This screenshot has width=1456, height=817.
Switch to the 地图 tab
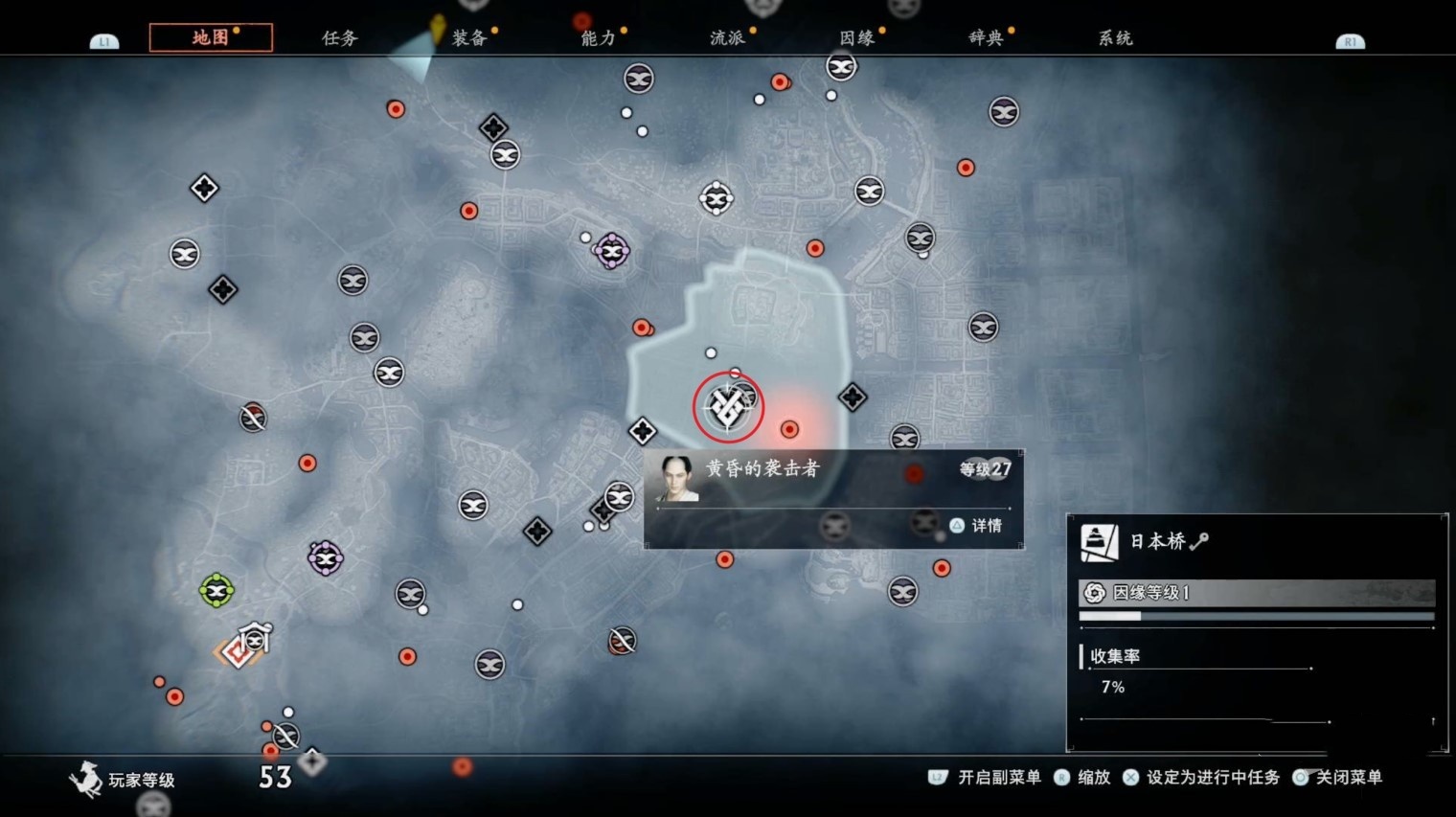[x=211, y=37]
